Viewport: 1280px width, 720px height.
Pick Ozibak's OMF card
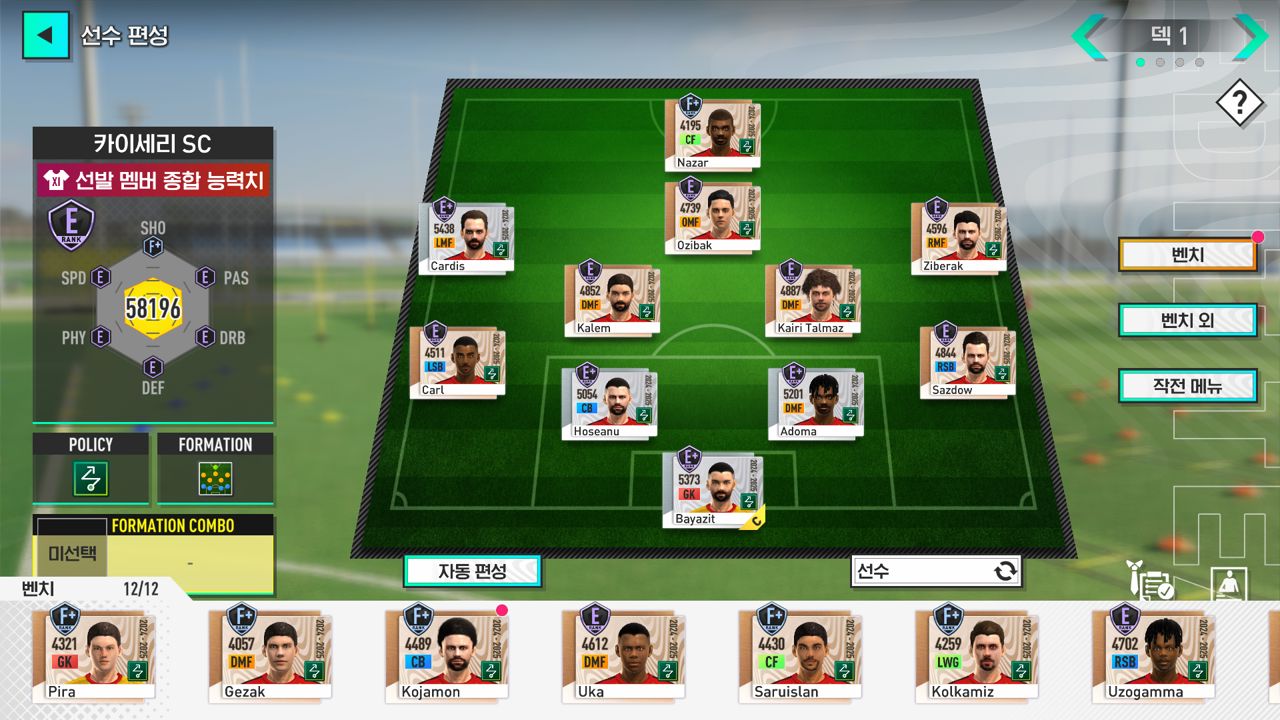713,217
